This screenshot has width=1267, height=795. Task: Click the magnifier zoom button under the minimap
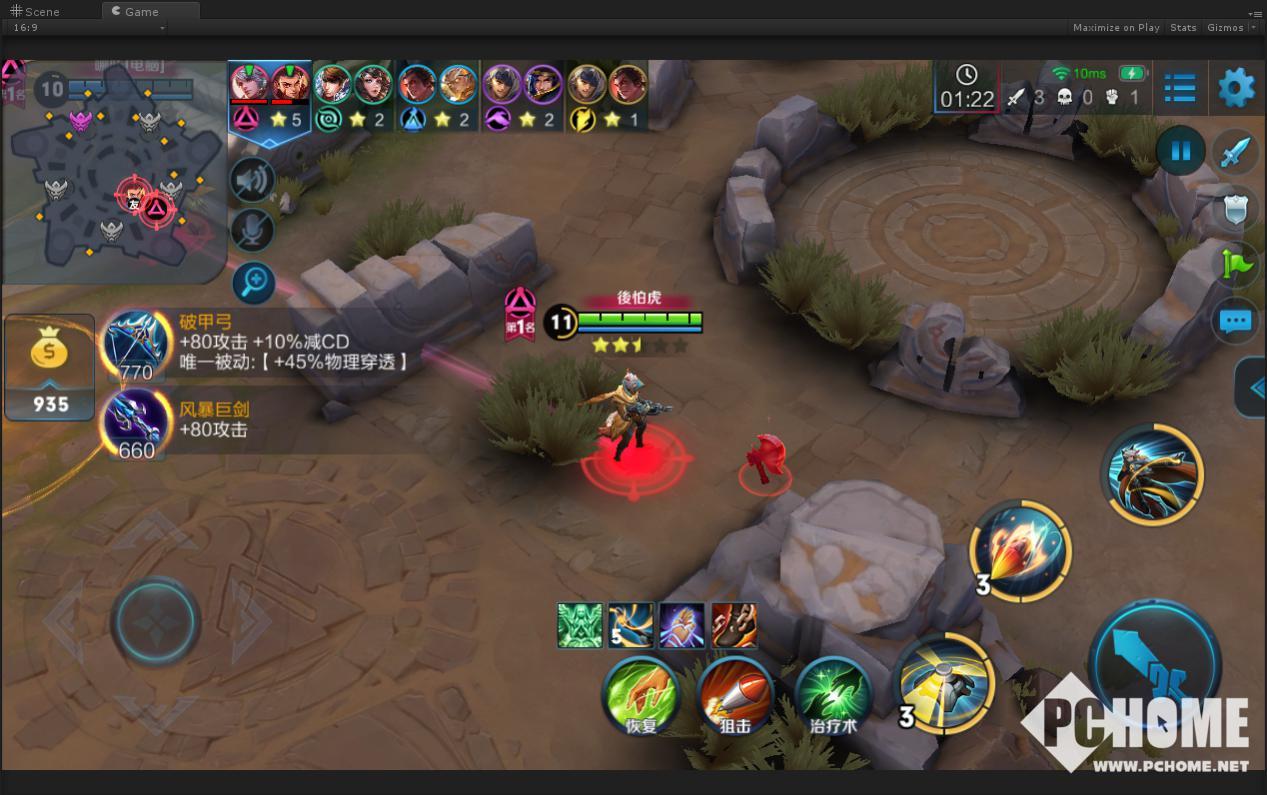(254, 283)
